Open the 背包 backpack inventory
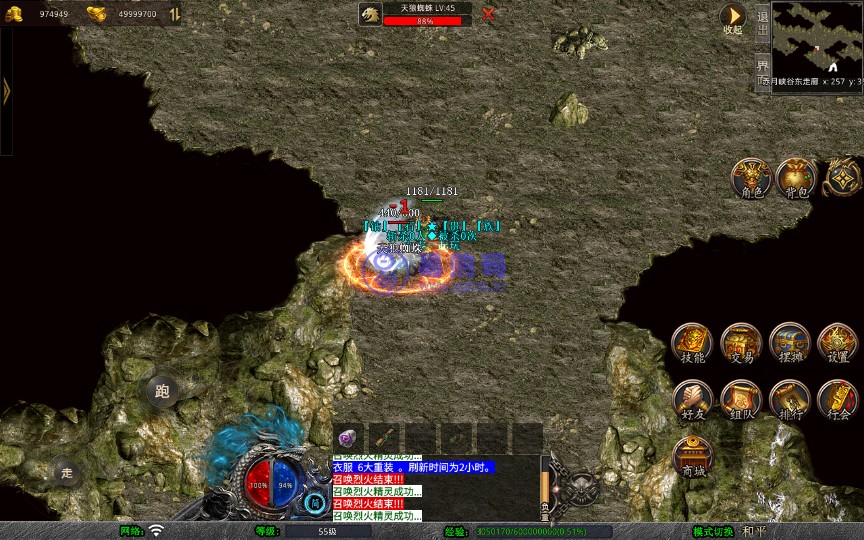 coord(796,177)
